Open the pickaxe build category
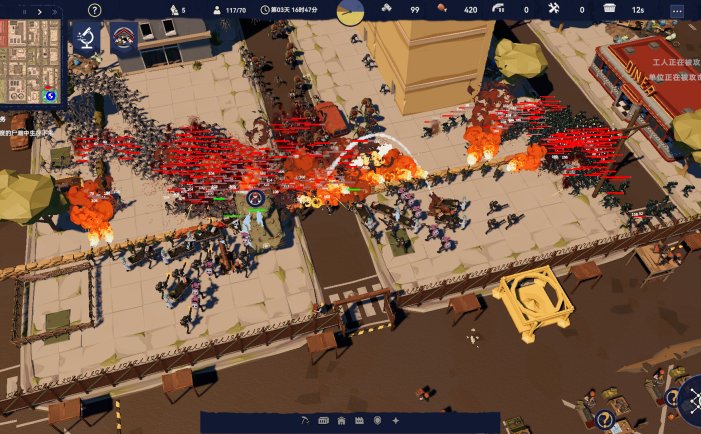 (x=307, y=420)
